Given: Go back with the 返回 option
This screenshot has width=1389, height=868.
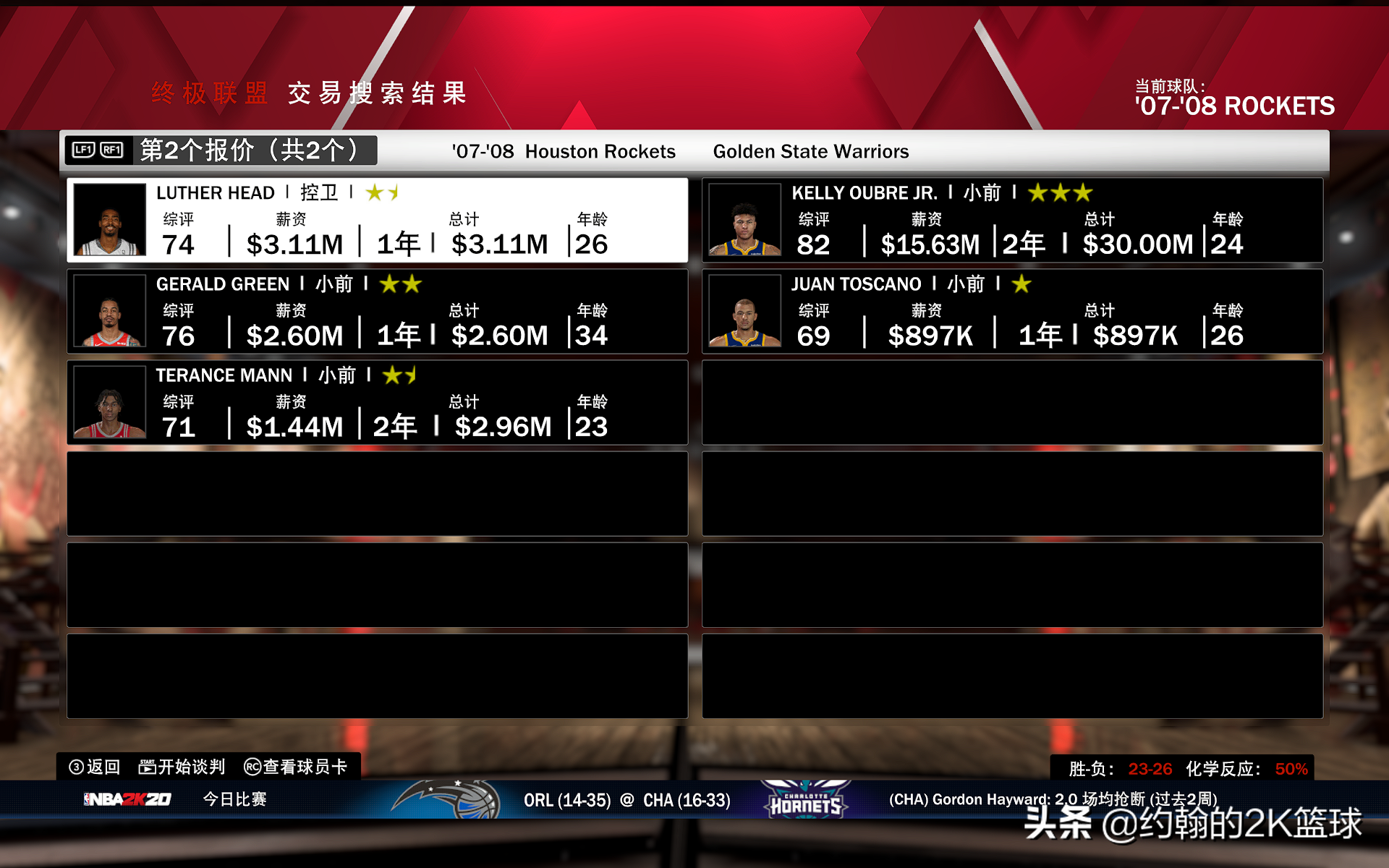Looking at the screenshot, I should 95,767.
